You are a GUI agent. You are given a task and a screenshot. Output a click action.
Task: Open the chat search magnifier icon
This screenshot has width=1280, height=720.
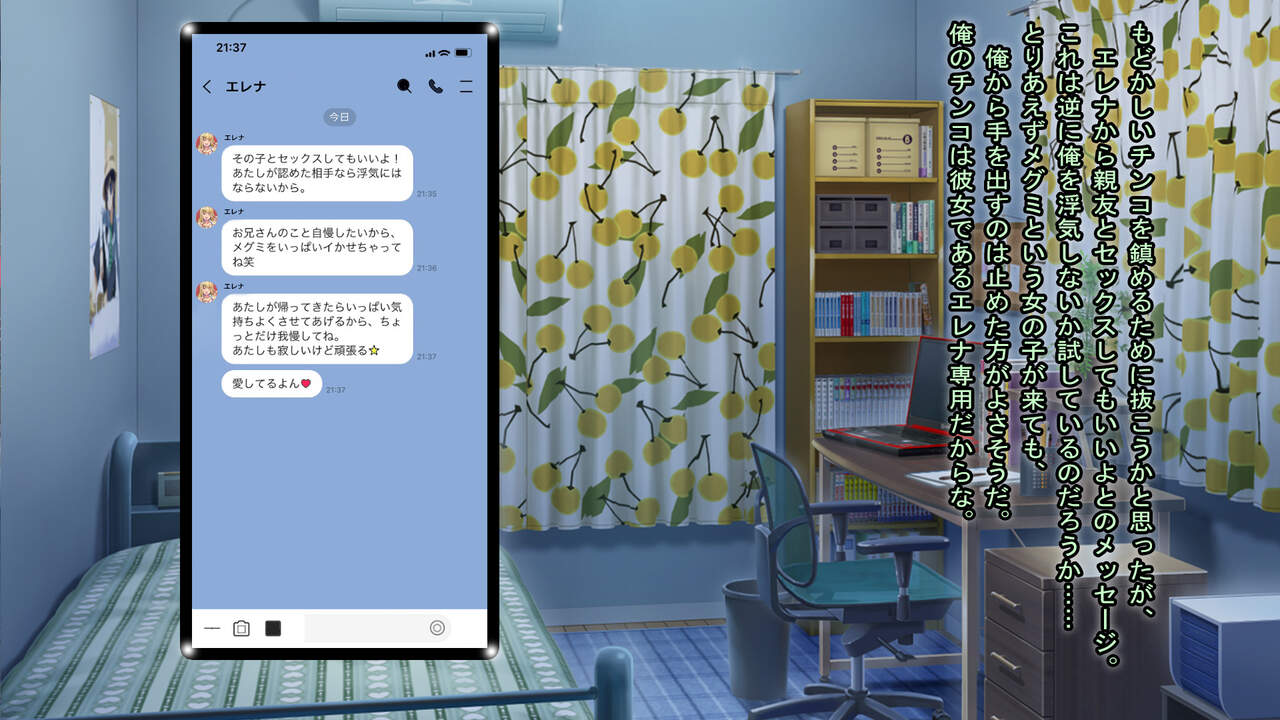click(x=404, y=87)
